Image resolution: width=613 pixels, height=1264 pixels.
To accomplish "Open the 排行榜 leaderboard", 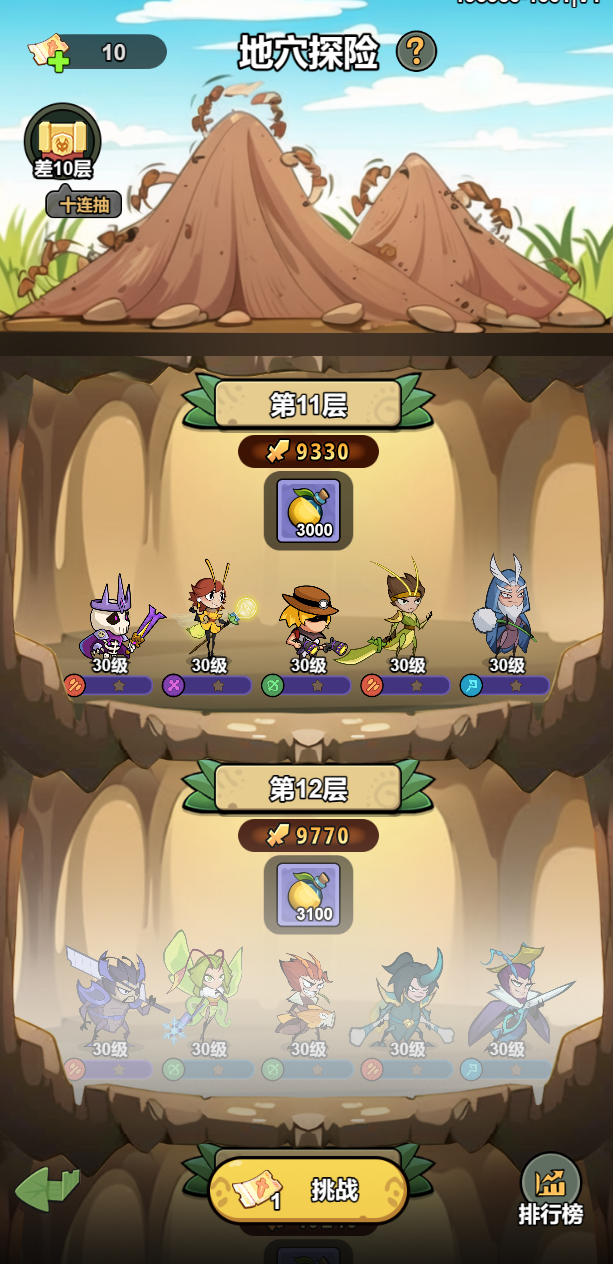I will (550, 1189).
